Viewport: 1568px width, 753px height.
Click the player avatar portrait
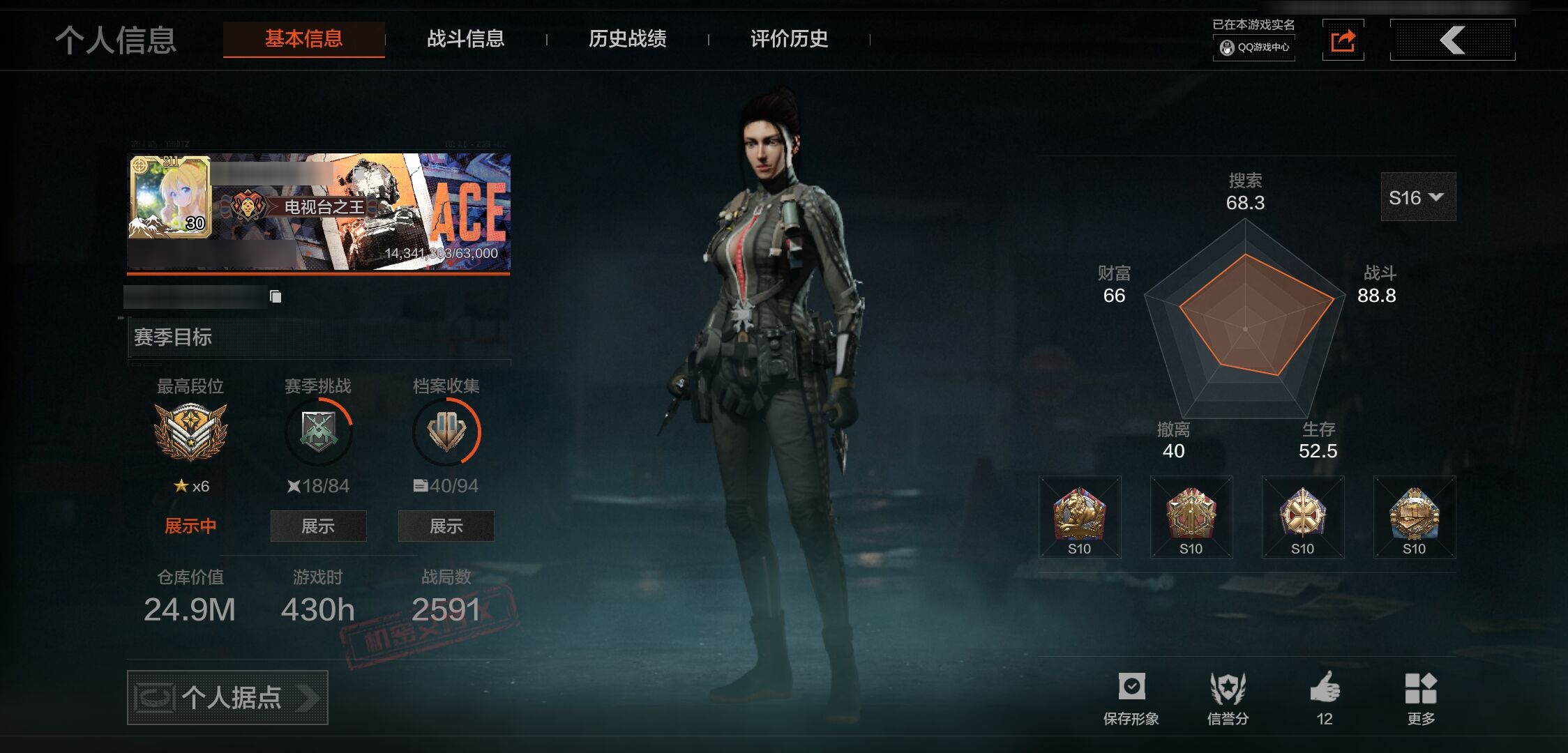click(x=169, y=197)
